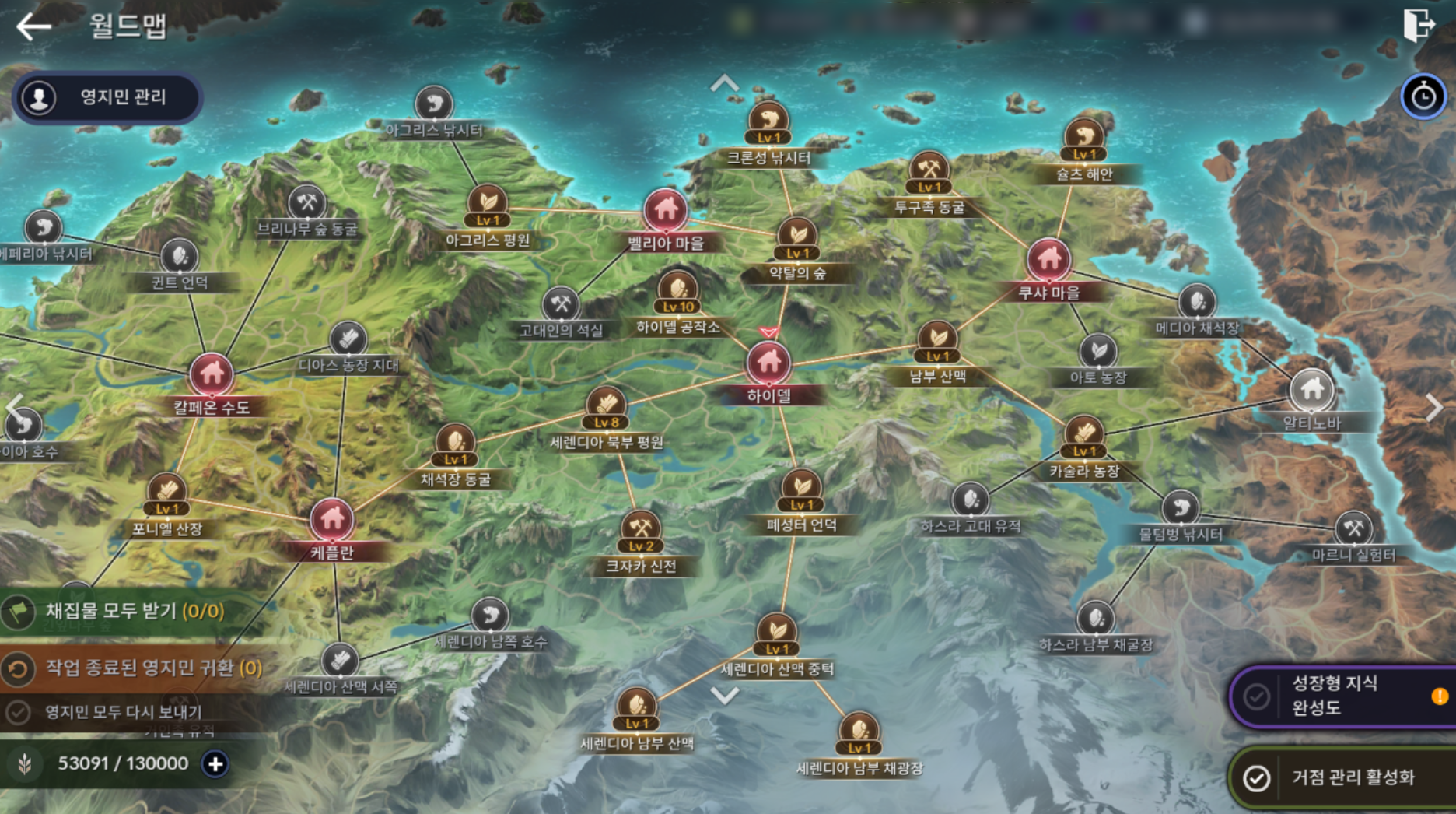The image size is (1456, 814).
Task: Select the 벨리아 마을 town node
Action: click(666, 210)
